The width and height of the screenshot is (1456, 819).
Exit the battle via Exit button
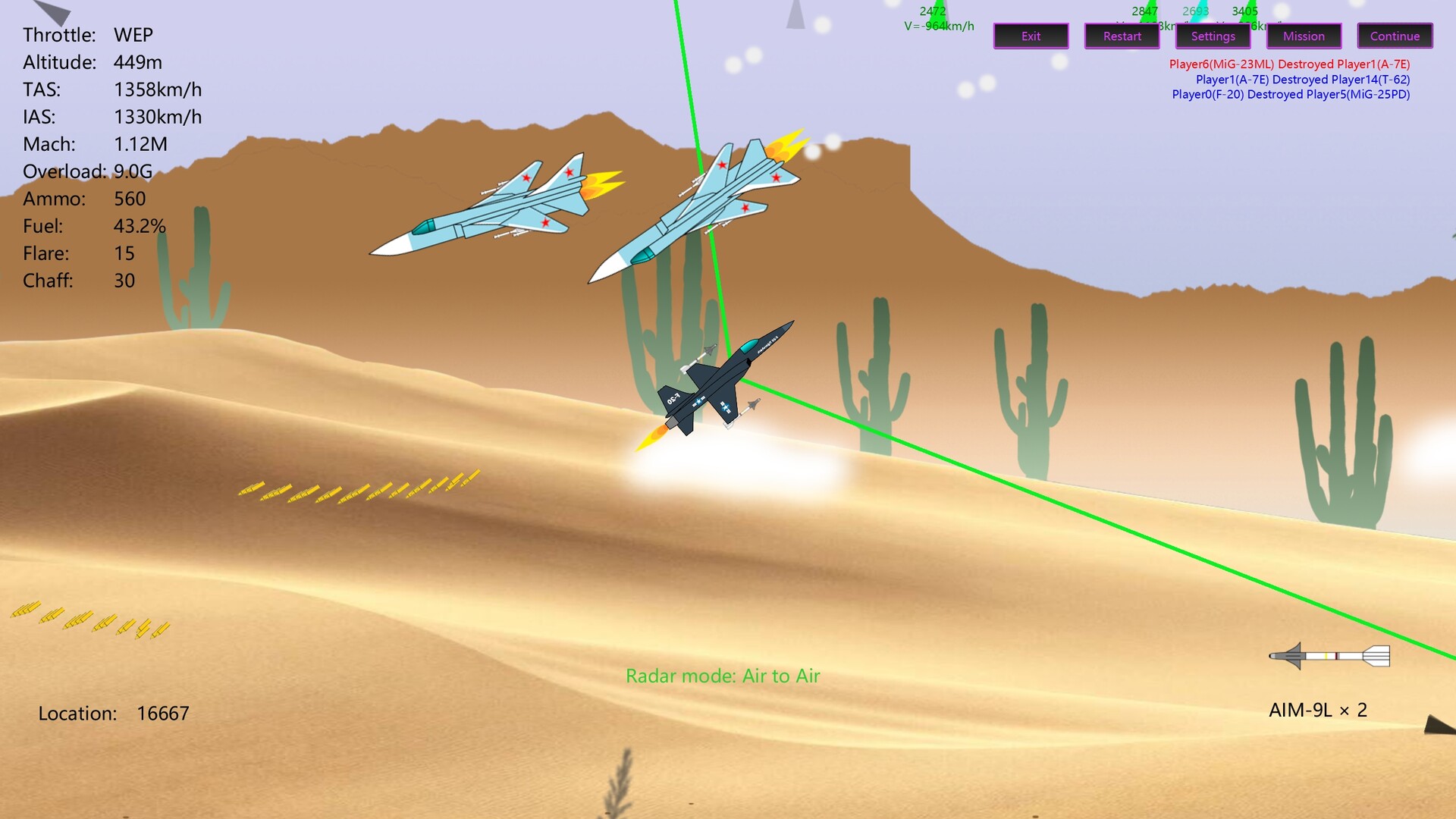tap(1031, 36)
